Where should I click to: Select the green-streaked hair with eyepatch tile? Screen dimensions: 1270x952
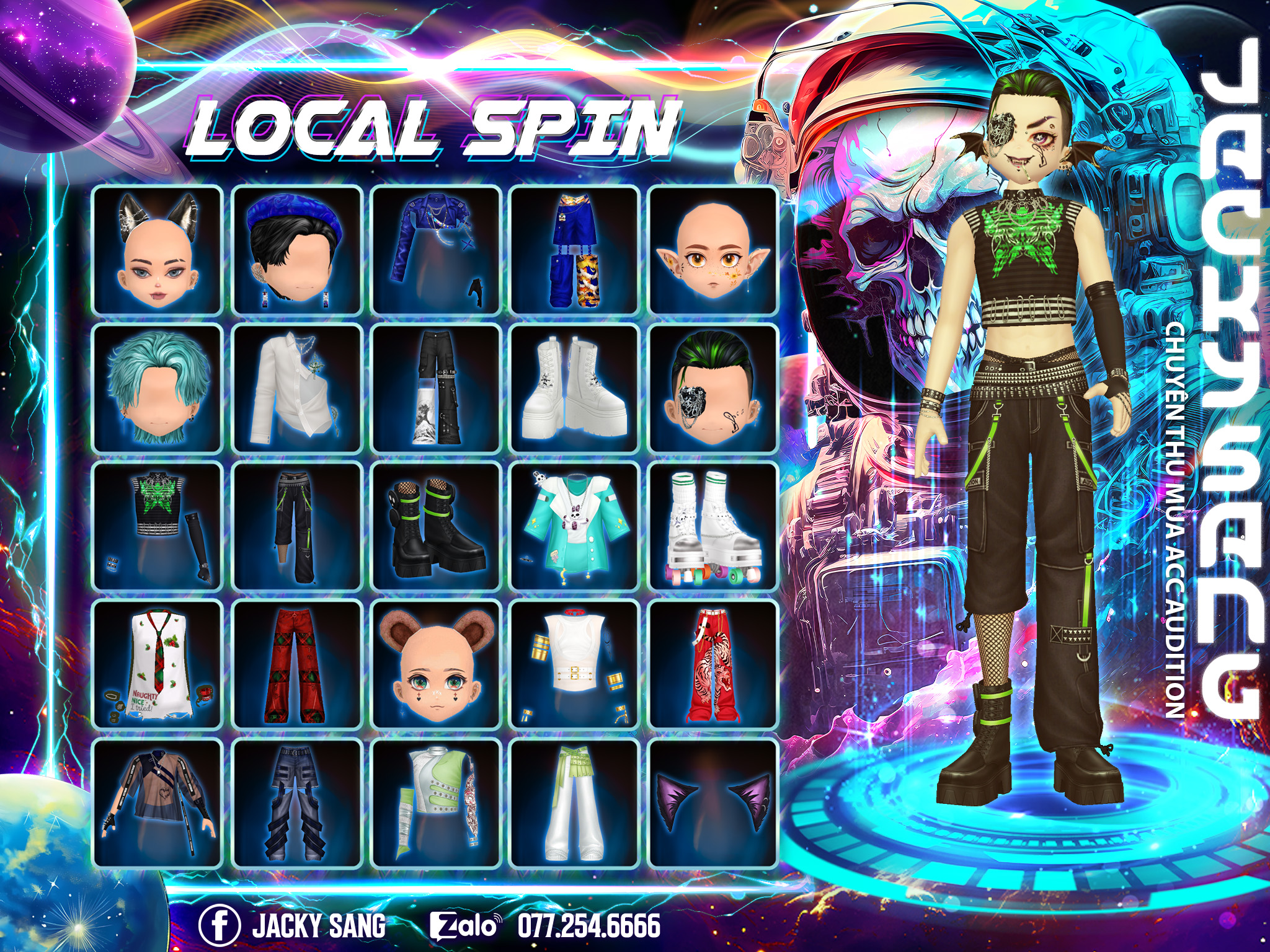[x=713, y=388]
